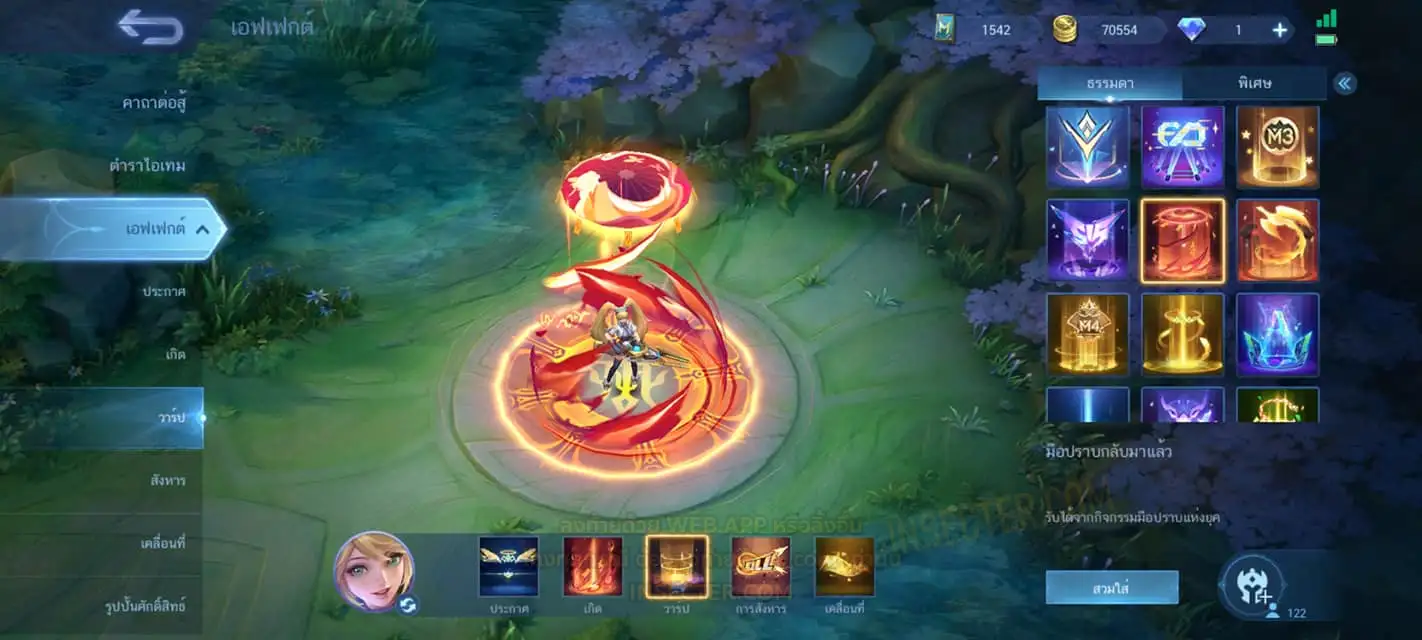Choose the M4 golden recall effect
This screenshot has height=640, width=1422.
point(1087,334)
